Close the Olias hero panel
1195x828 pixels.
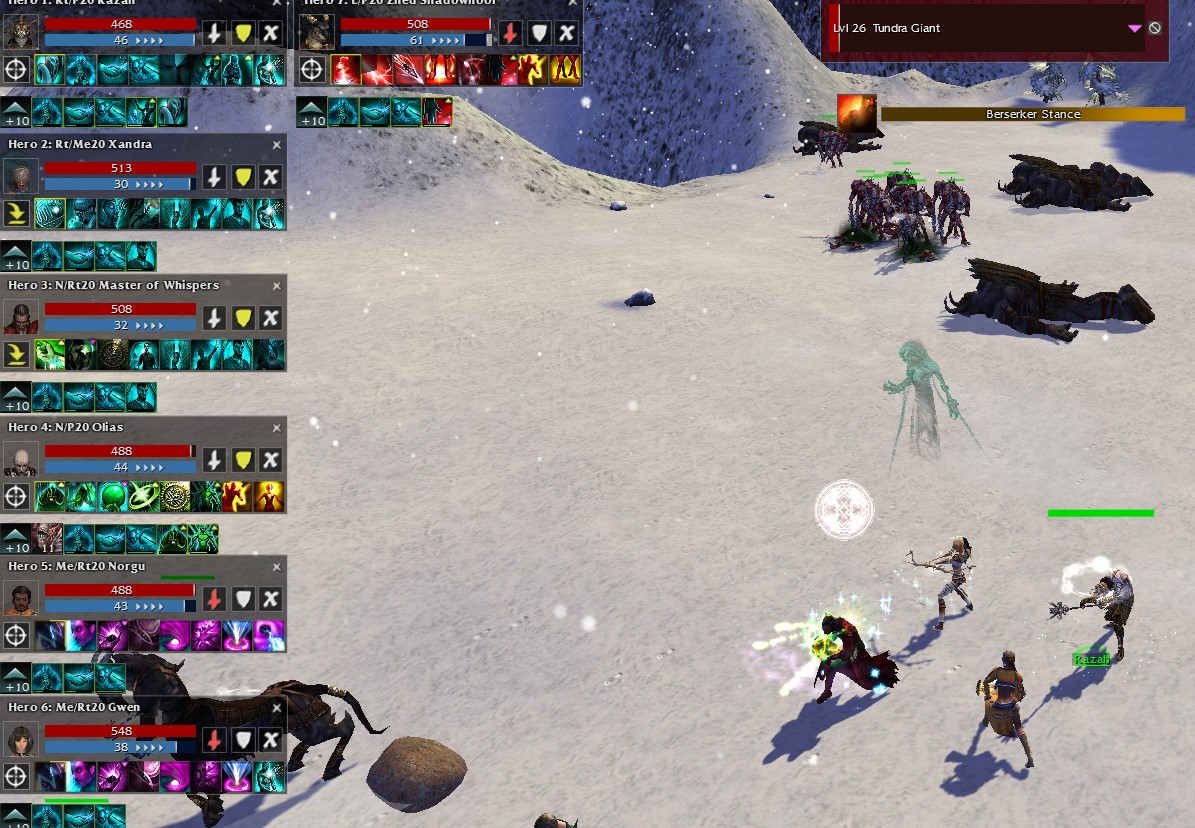277,428
